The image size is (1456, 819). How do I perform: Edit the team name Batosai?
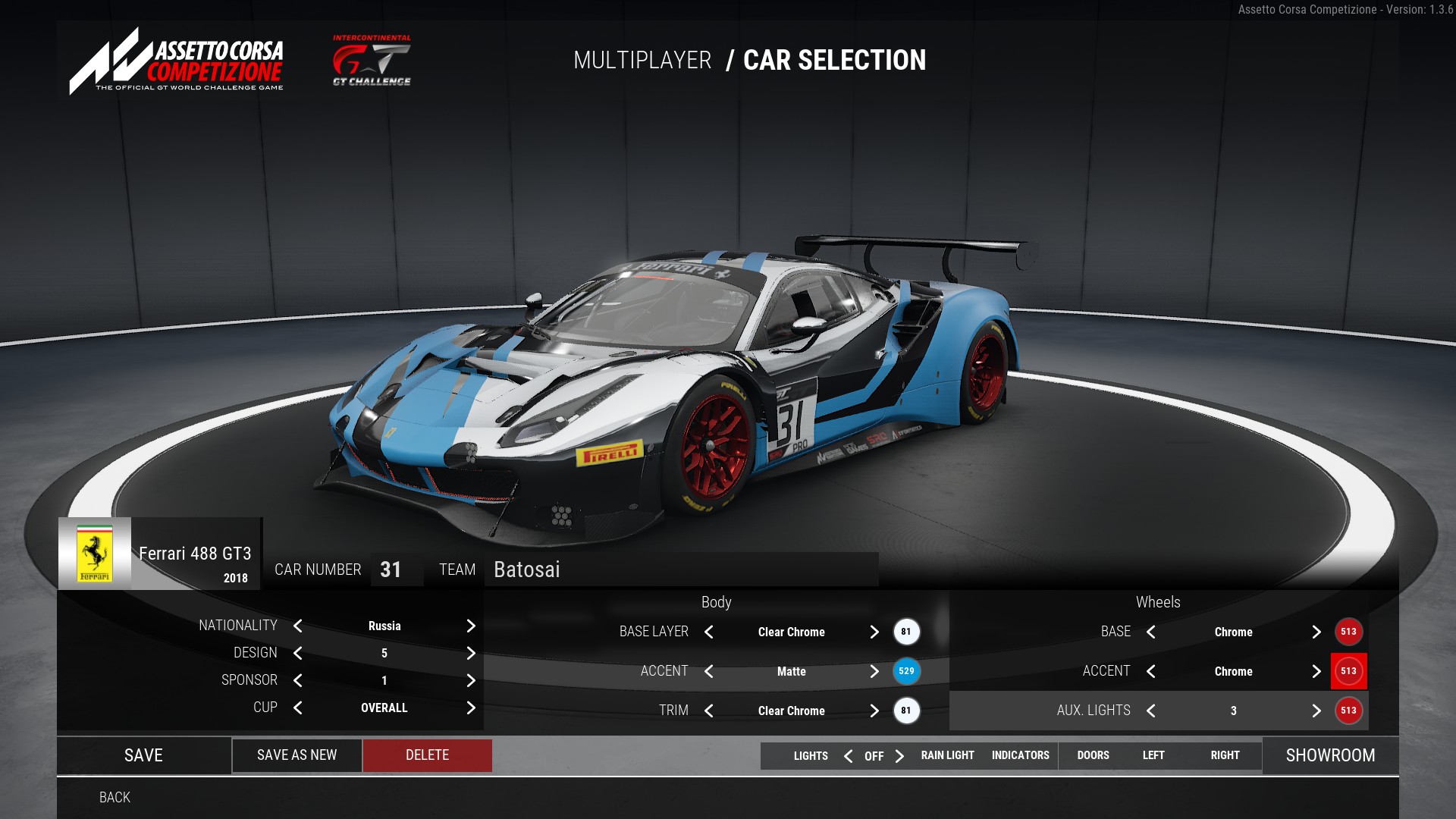click(x=681, y=570)
